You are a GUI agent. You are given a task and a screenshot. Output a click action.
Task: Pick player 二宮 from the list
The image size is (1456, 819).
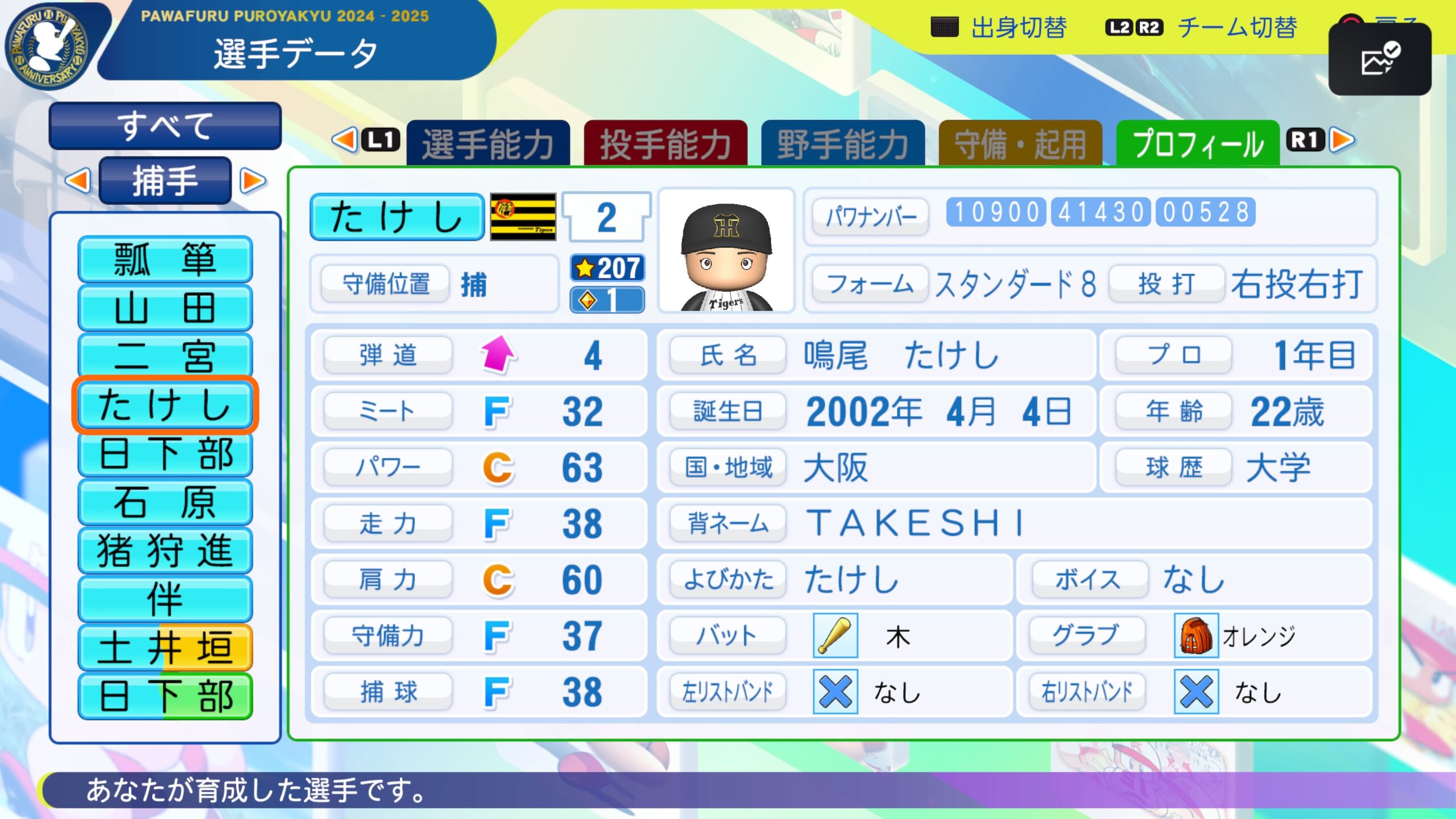click(165, 356)
